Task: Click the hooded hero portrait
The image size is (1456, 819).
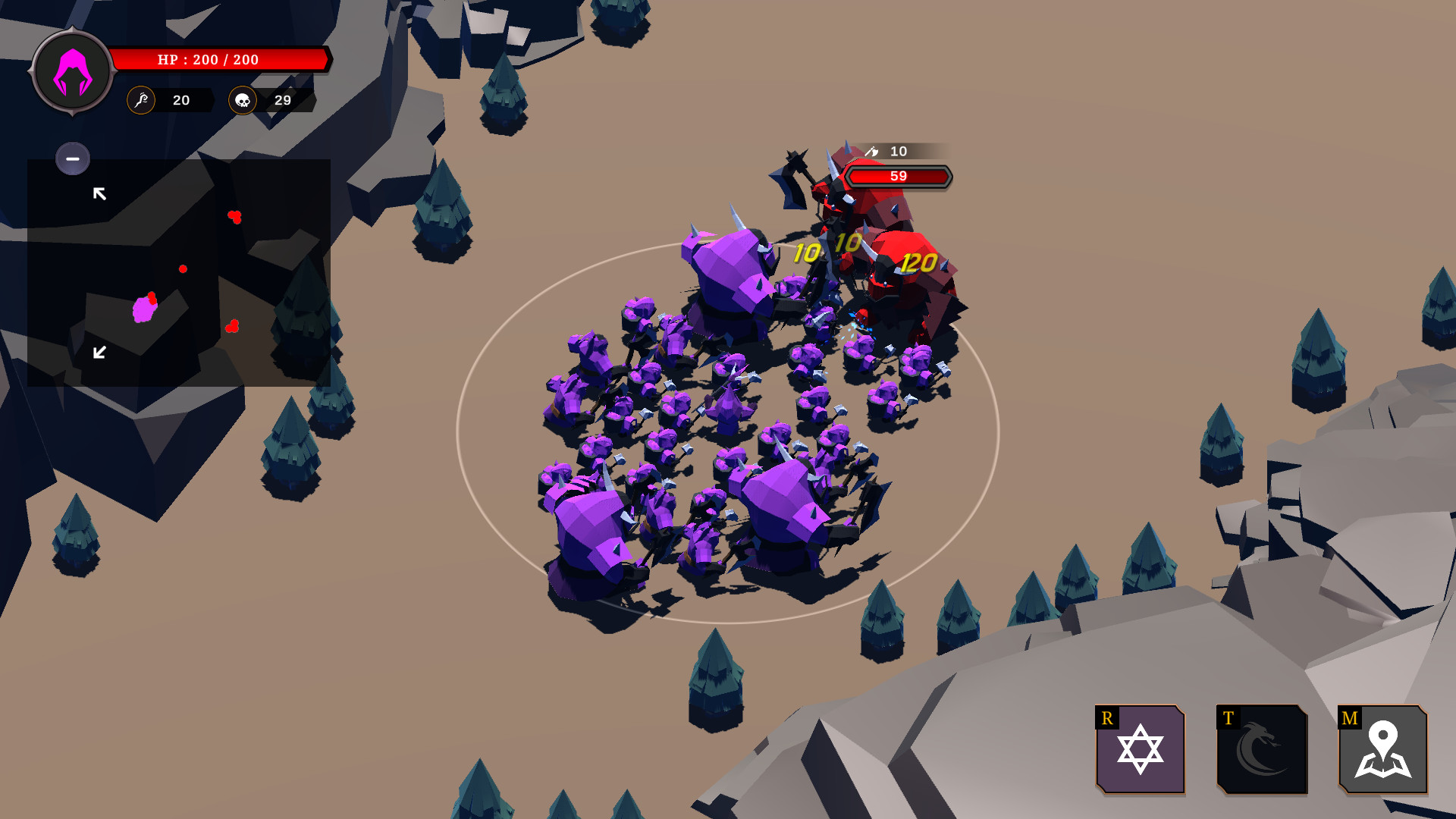Action: (71, 74)
